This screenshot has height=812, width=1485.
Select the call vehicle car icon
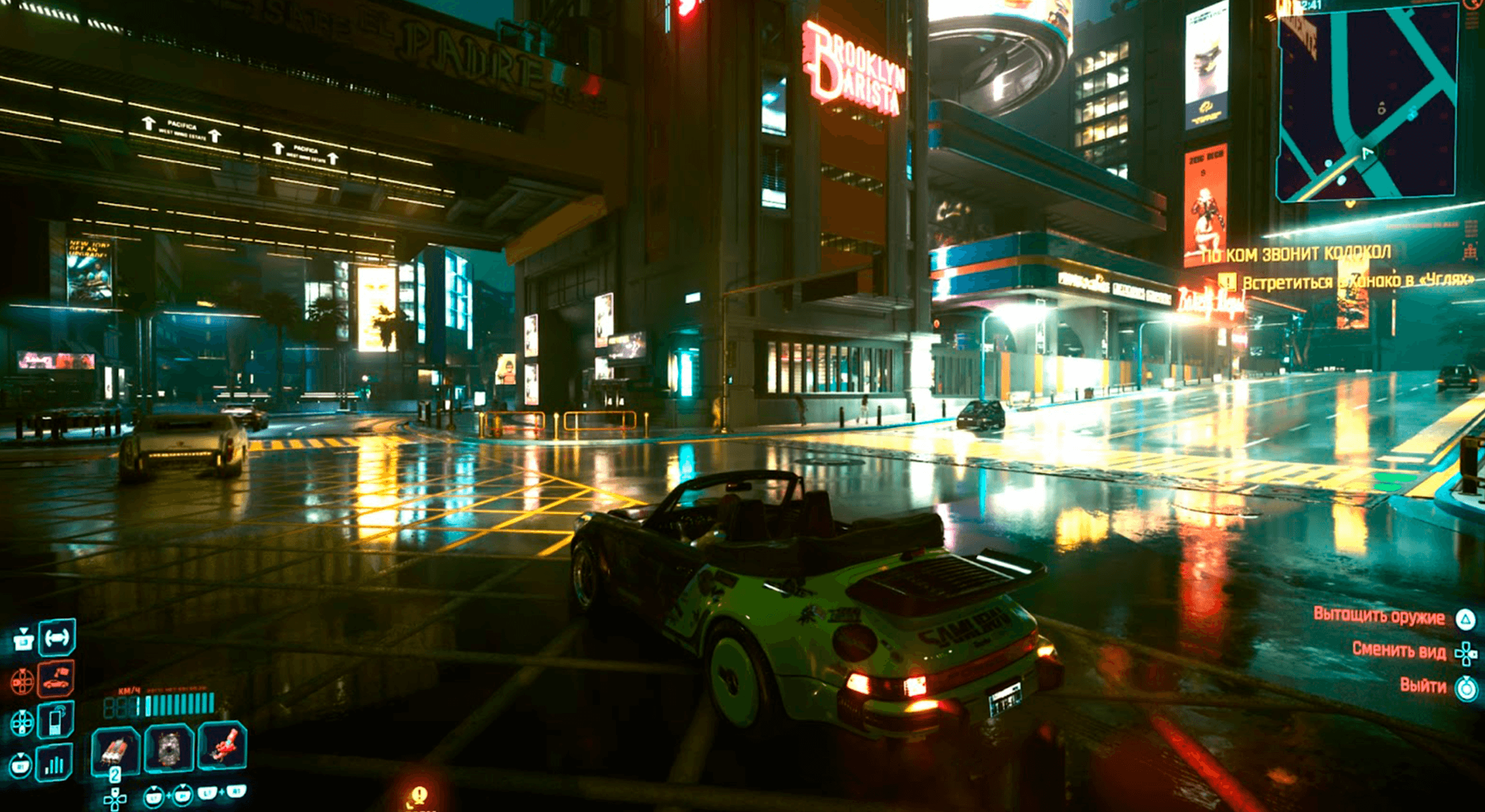click(x=56, y=679)
